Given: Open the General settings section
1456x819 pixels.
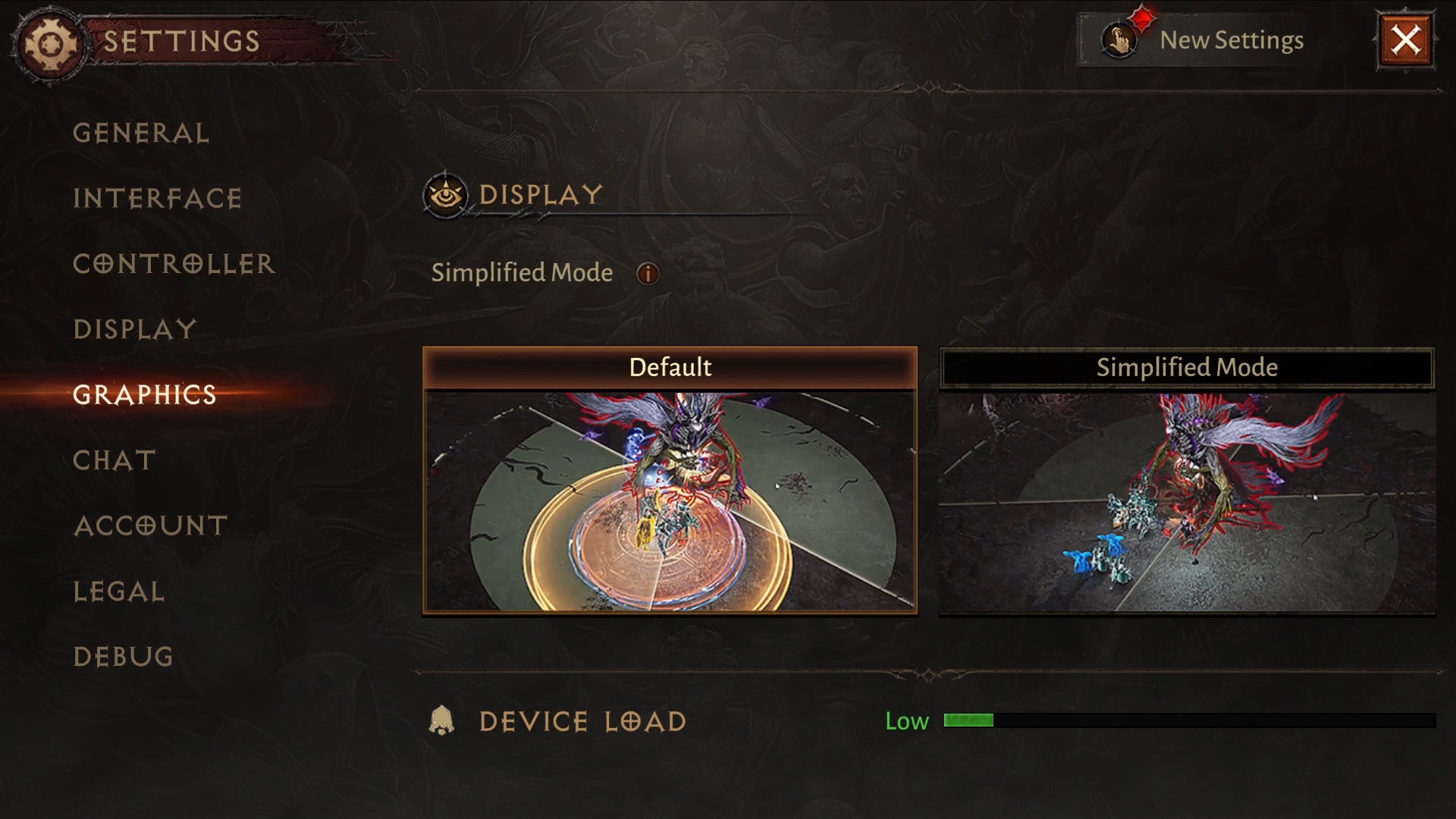Looking at the screenshot, I should (x=141, y=133).
